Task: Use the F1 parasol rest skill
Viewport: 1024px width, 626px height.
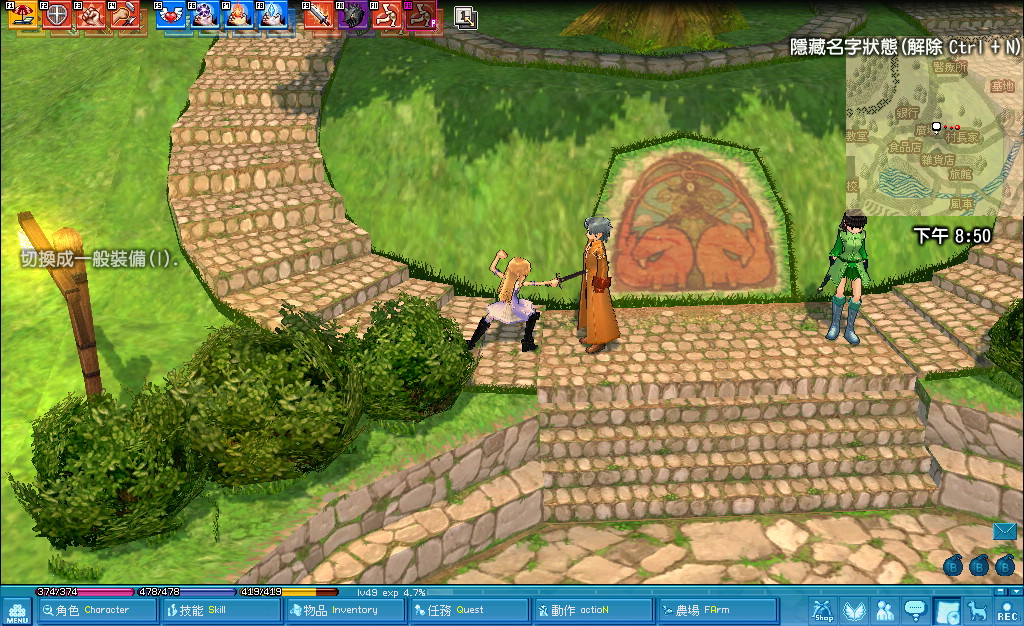Action: [x=22, y=15]
